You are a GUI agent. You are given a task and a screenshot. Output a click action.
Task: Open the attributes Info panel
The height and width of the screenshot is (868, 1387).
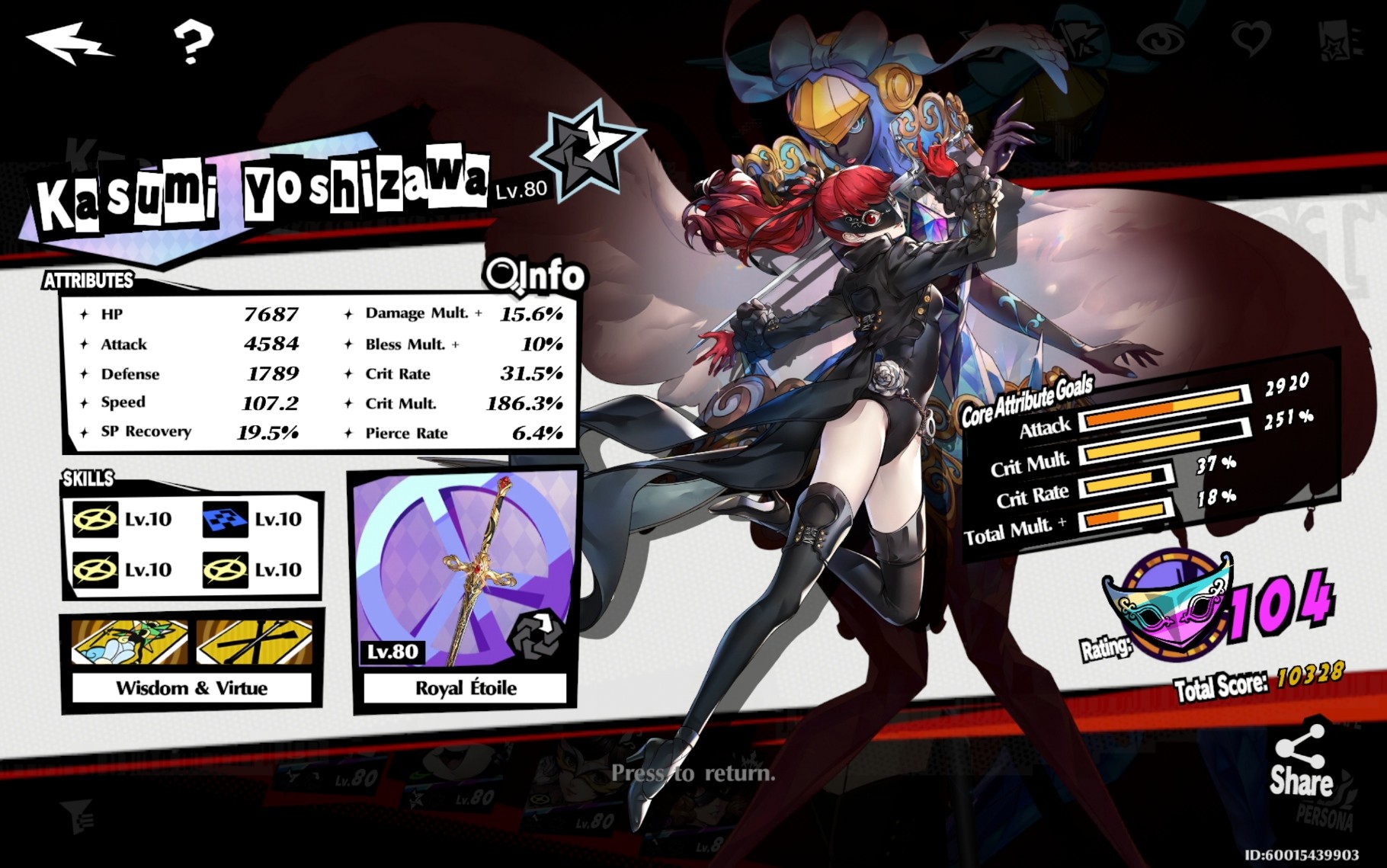(x=536, y=275)
